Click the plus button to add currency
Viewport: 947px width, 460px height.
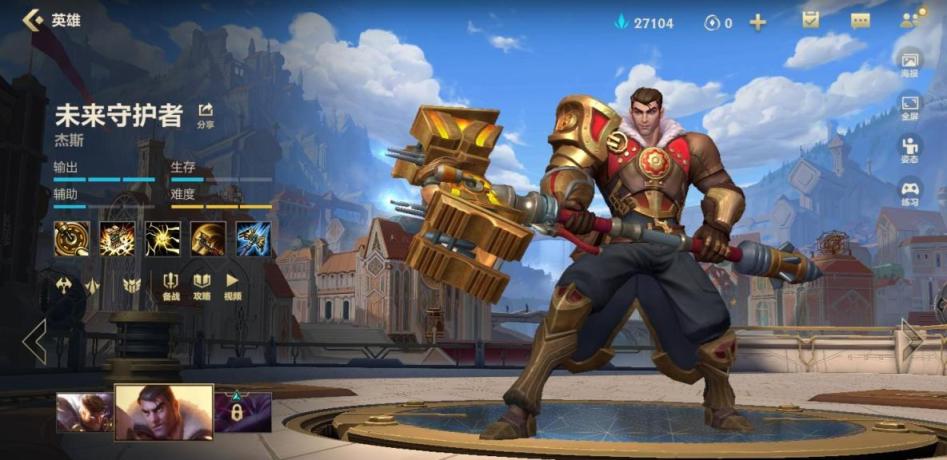pos(757,22)
